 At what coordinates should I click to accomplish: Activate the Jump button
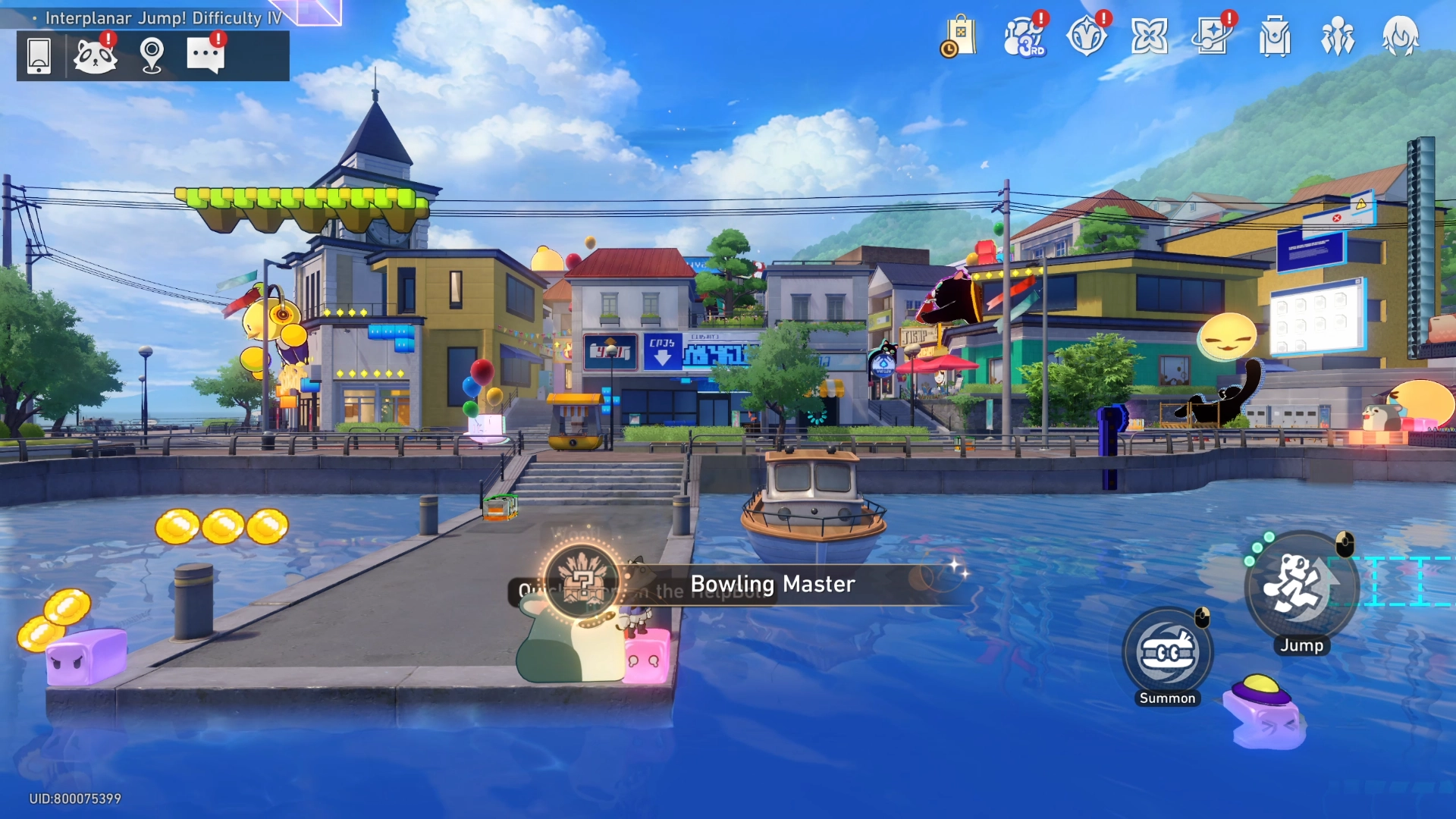point(1301,585)
